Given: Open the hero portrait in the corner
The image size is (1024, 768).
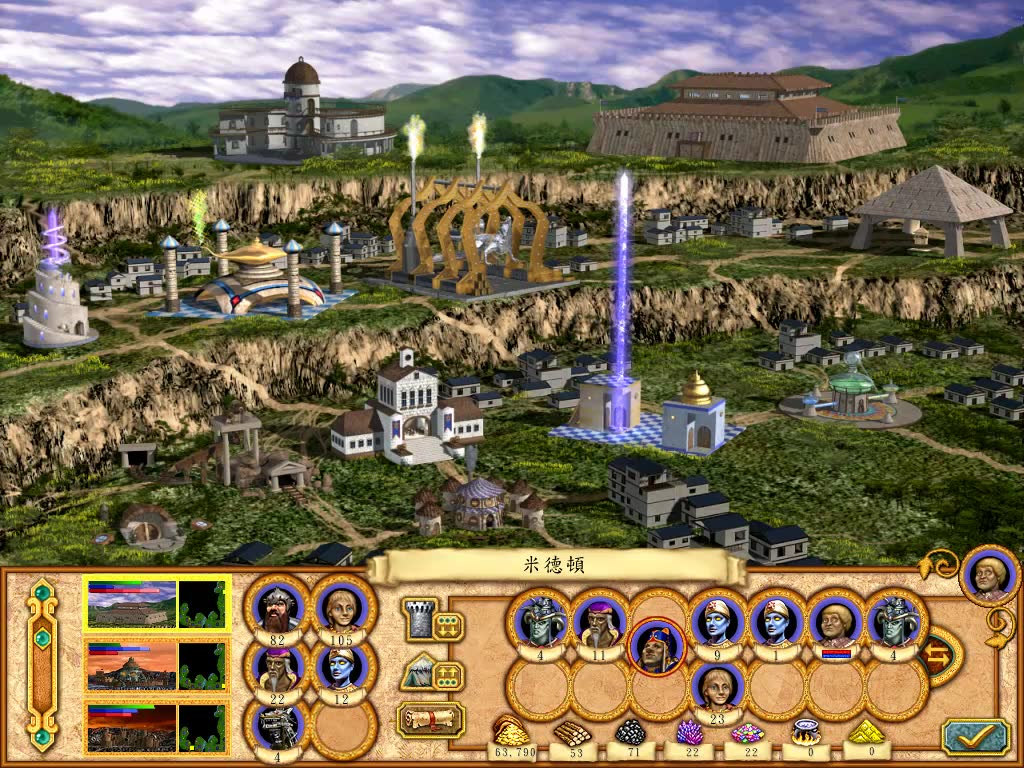Looking at the screenshot, I should (988, 575).
